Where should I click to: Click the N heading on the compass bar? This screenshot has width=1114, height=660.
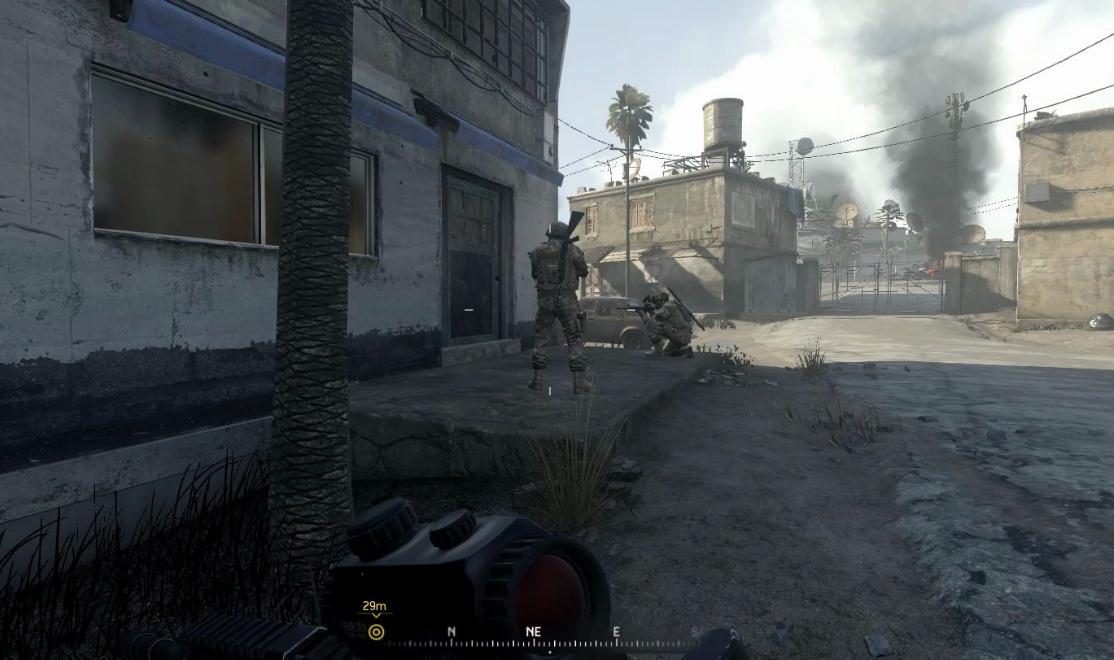click(451, 632)
